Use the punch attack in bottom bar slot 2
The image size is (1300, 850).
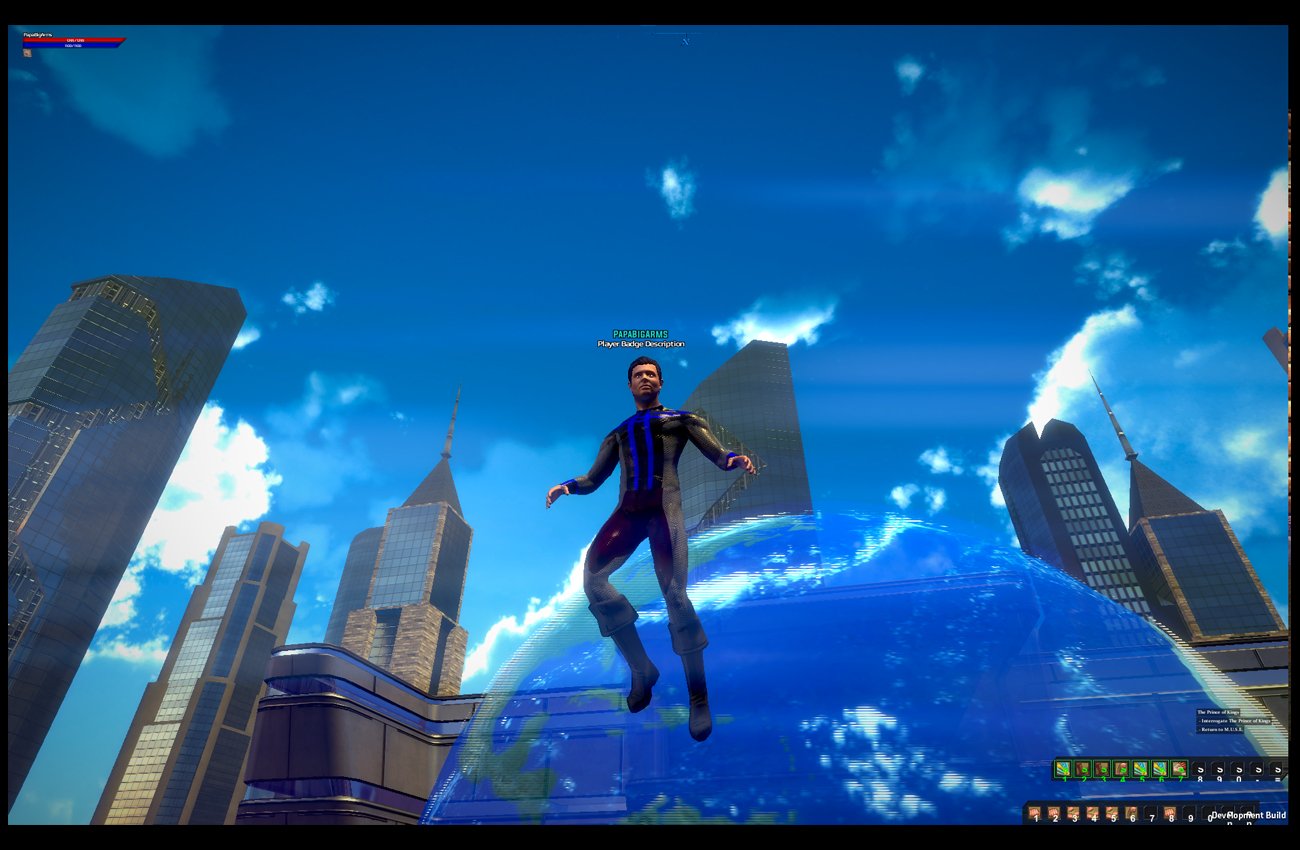point(1054,811)
